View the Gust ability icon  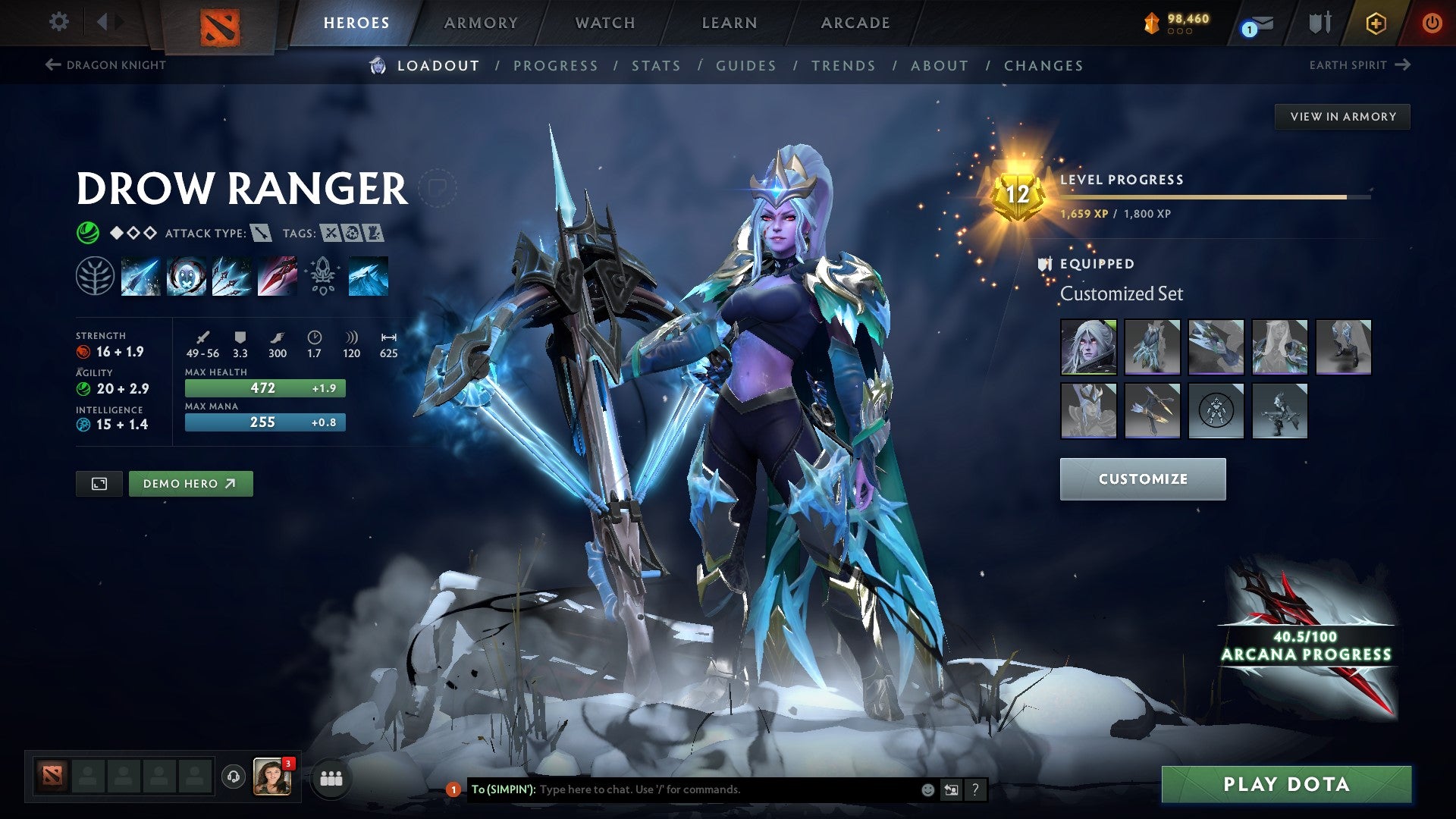click(186, 276)
